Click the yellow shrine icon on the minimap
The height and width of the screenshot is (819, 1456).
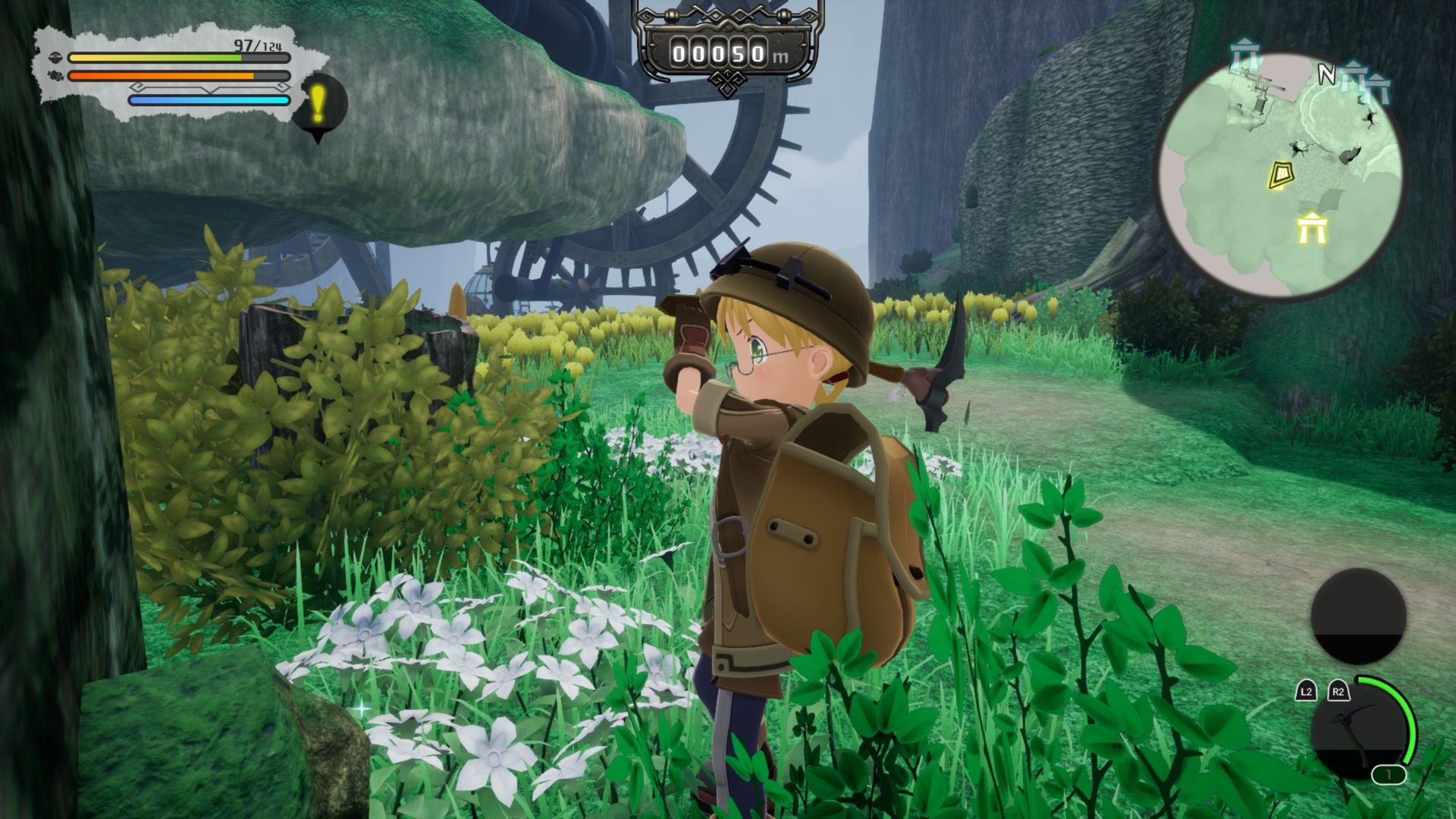(1311, 228)
